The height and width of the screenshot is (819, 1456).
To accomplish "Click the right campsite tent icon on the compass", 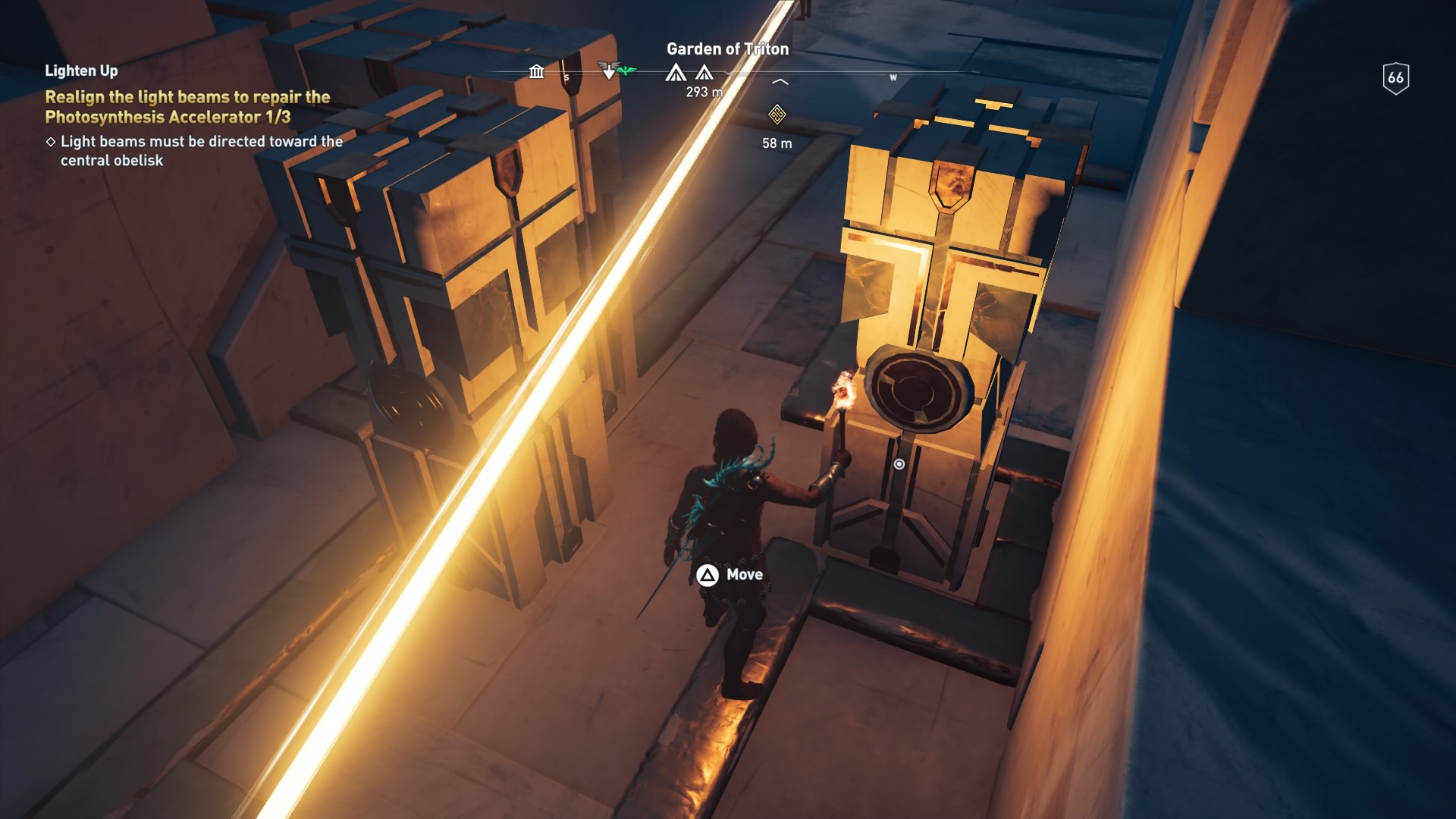I will [704, 74].
